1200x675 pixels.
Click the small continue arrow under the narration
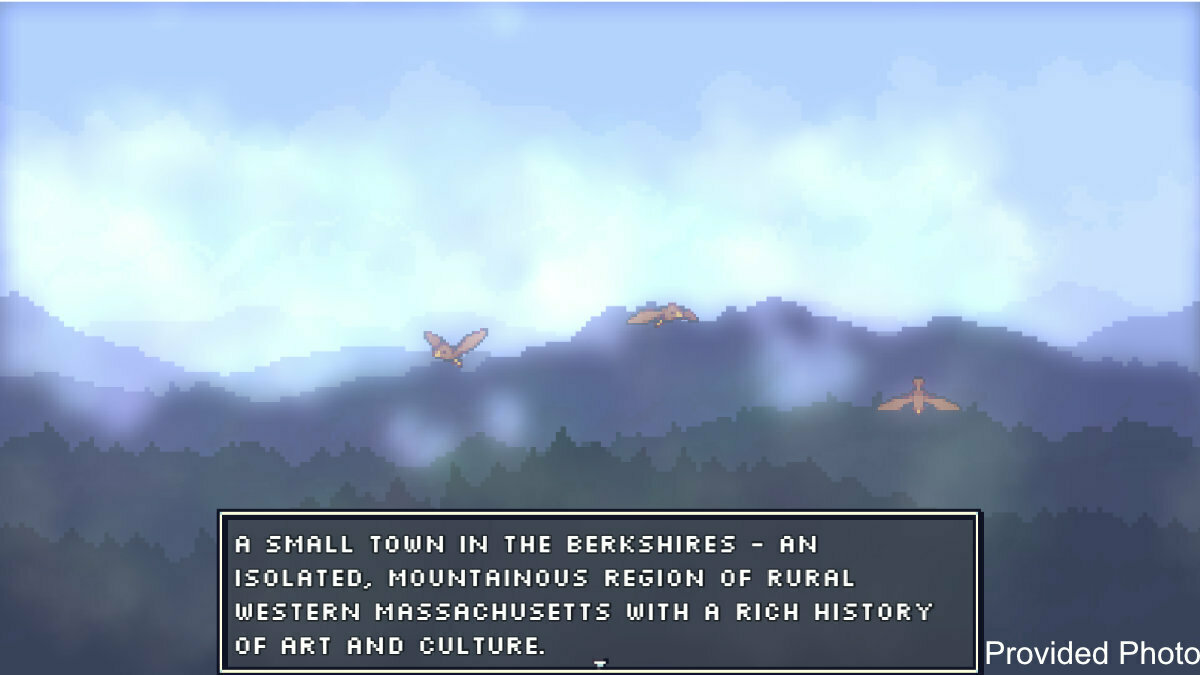600,664
